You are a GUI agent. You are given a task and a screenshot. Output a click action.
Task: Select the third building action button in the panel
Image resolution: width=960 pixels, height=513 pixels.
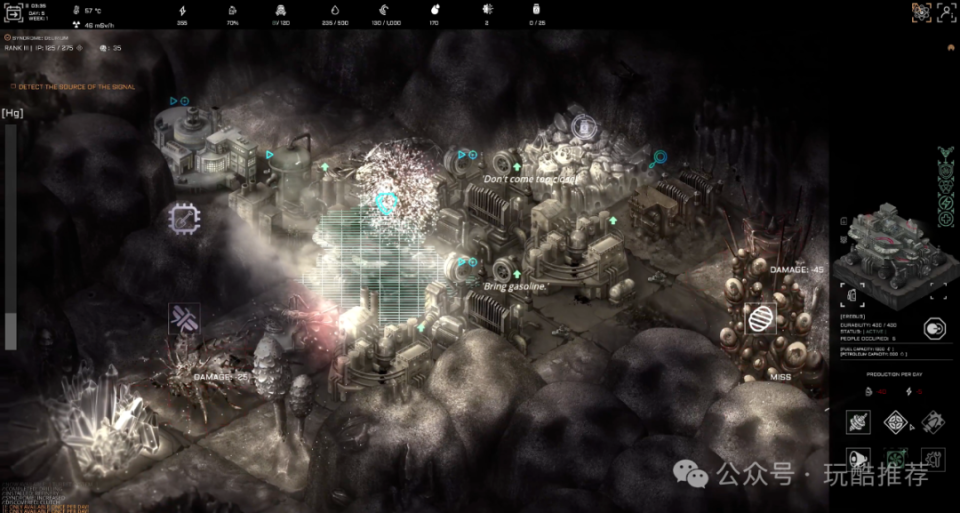pos(932,422)
